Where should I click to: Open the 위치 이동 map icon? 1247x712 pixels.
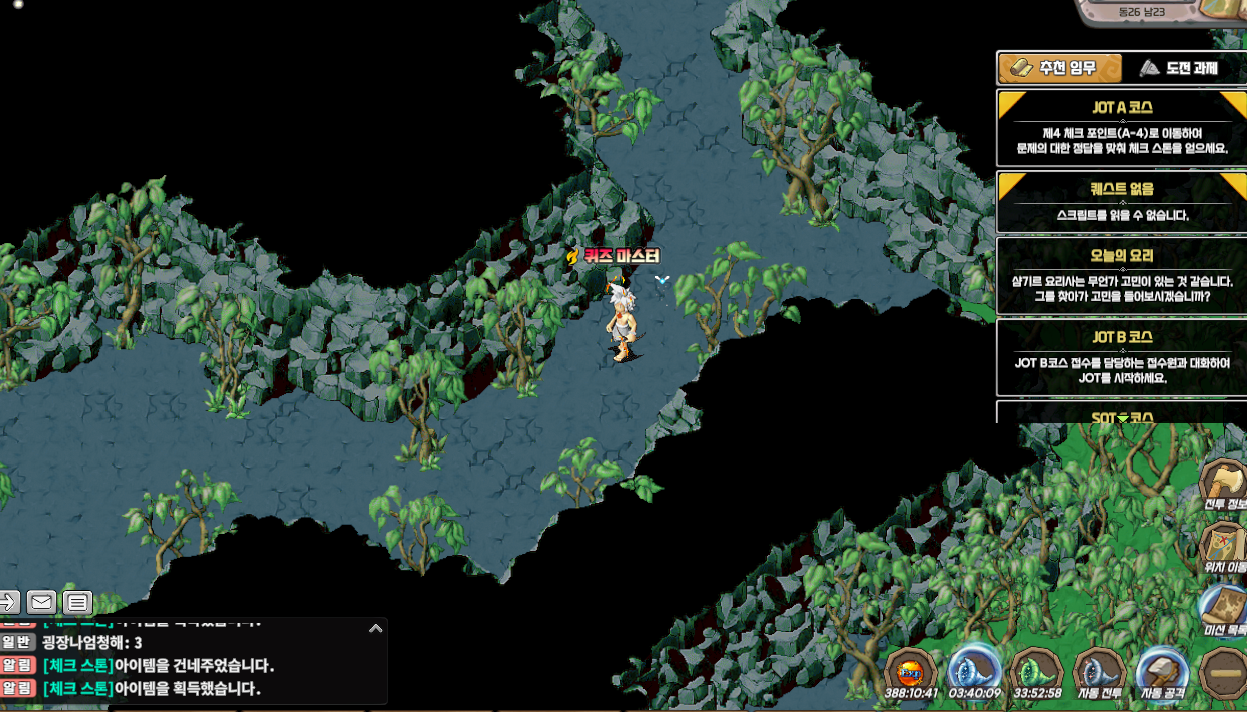[x=1223, y=548]
